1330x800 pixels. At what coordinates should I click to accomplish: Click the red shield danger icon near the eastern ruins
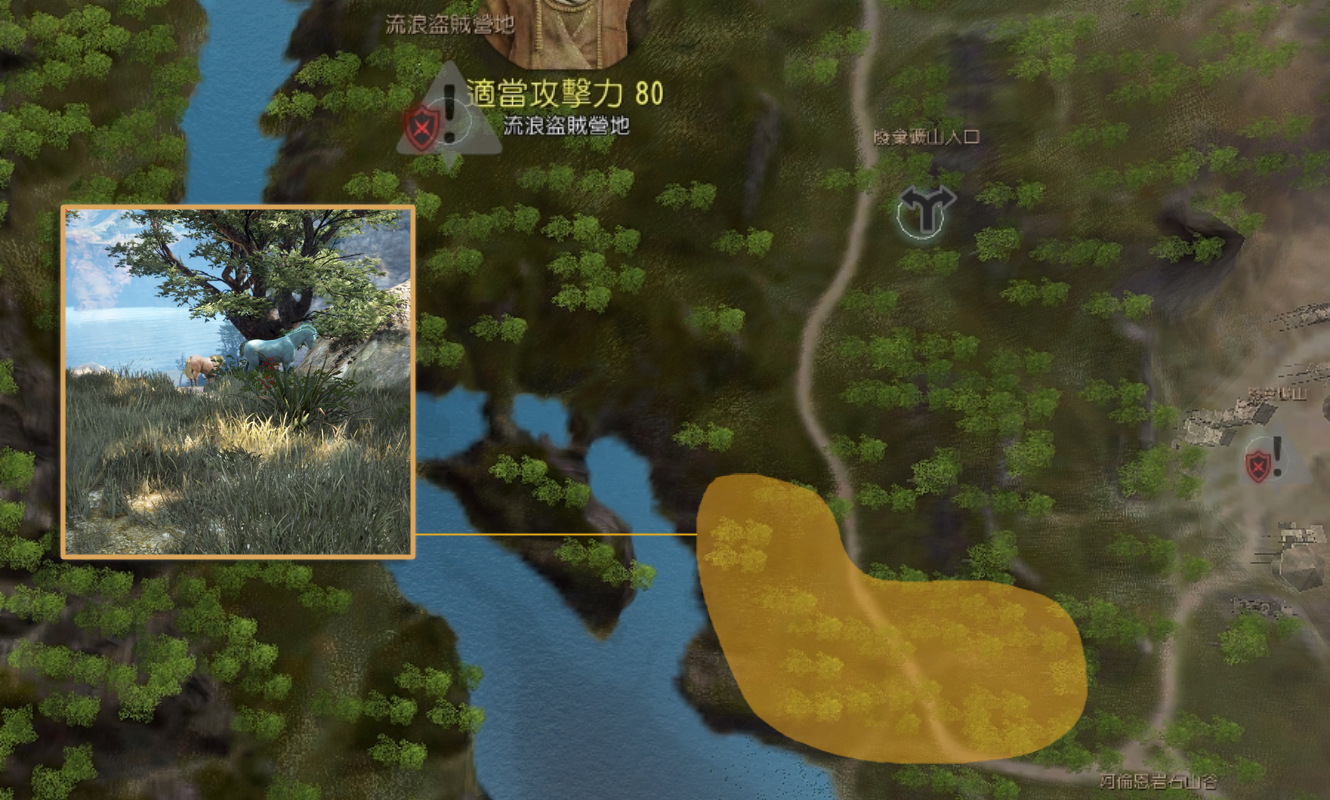(1258, 466)
